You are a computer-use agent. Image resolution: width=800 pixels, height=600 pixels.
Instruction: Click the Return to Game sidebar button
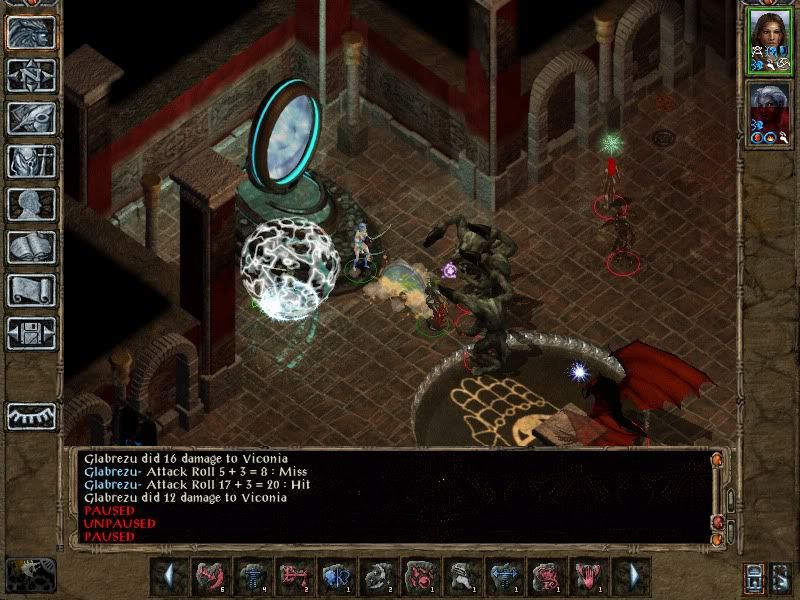pos(30,32)
